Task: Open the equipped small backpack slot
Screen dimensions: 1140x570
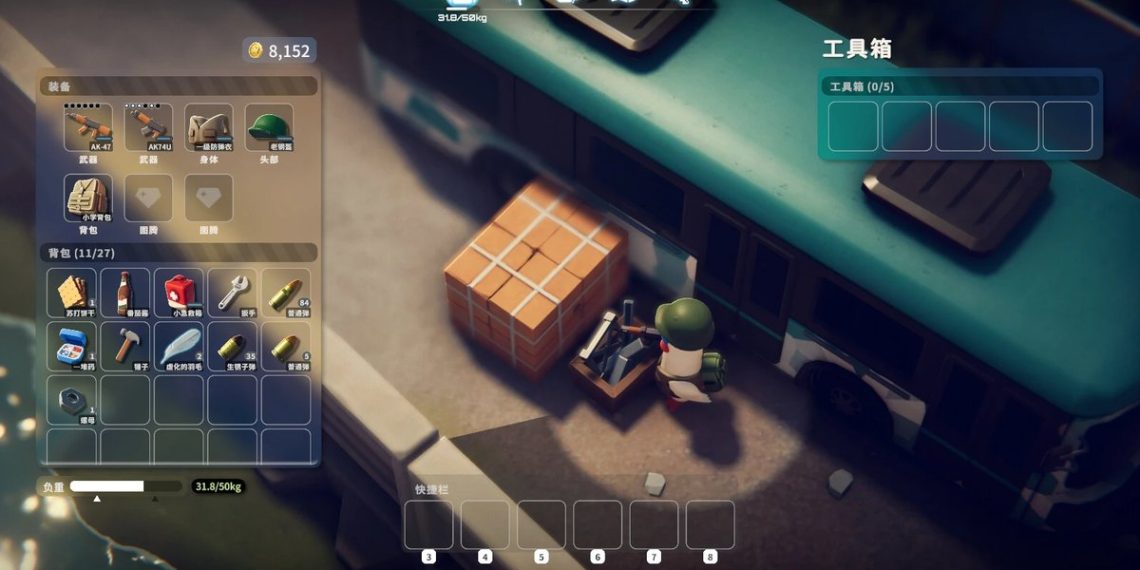Action: point(88,198)
